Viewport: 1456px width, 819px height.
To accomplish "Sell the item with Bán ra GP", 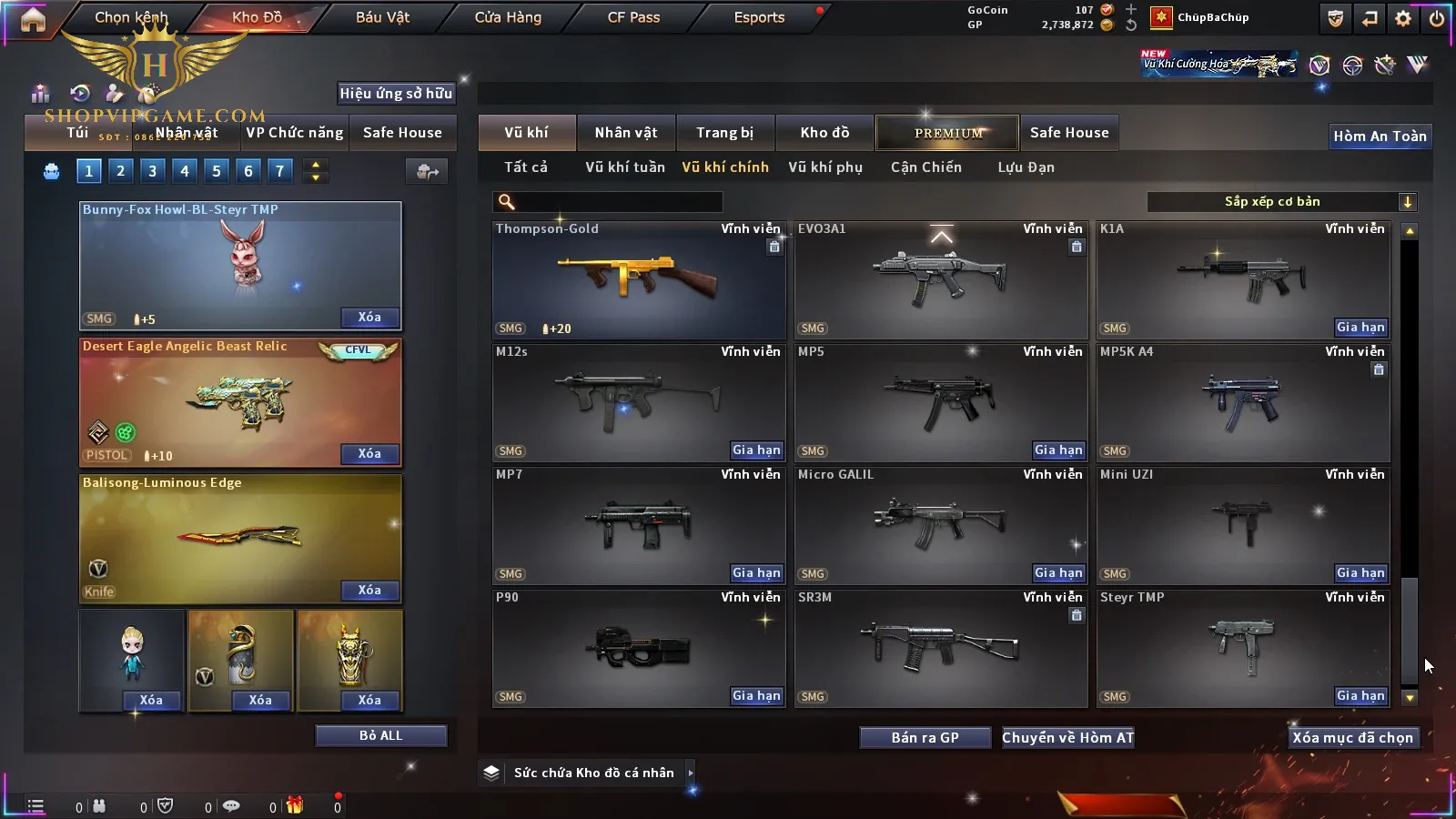I will [x=925, y=738].
